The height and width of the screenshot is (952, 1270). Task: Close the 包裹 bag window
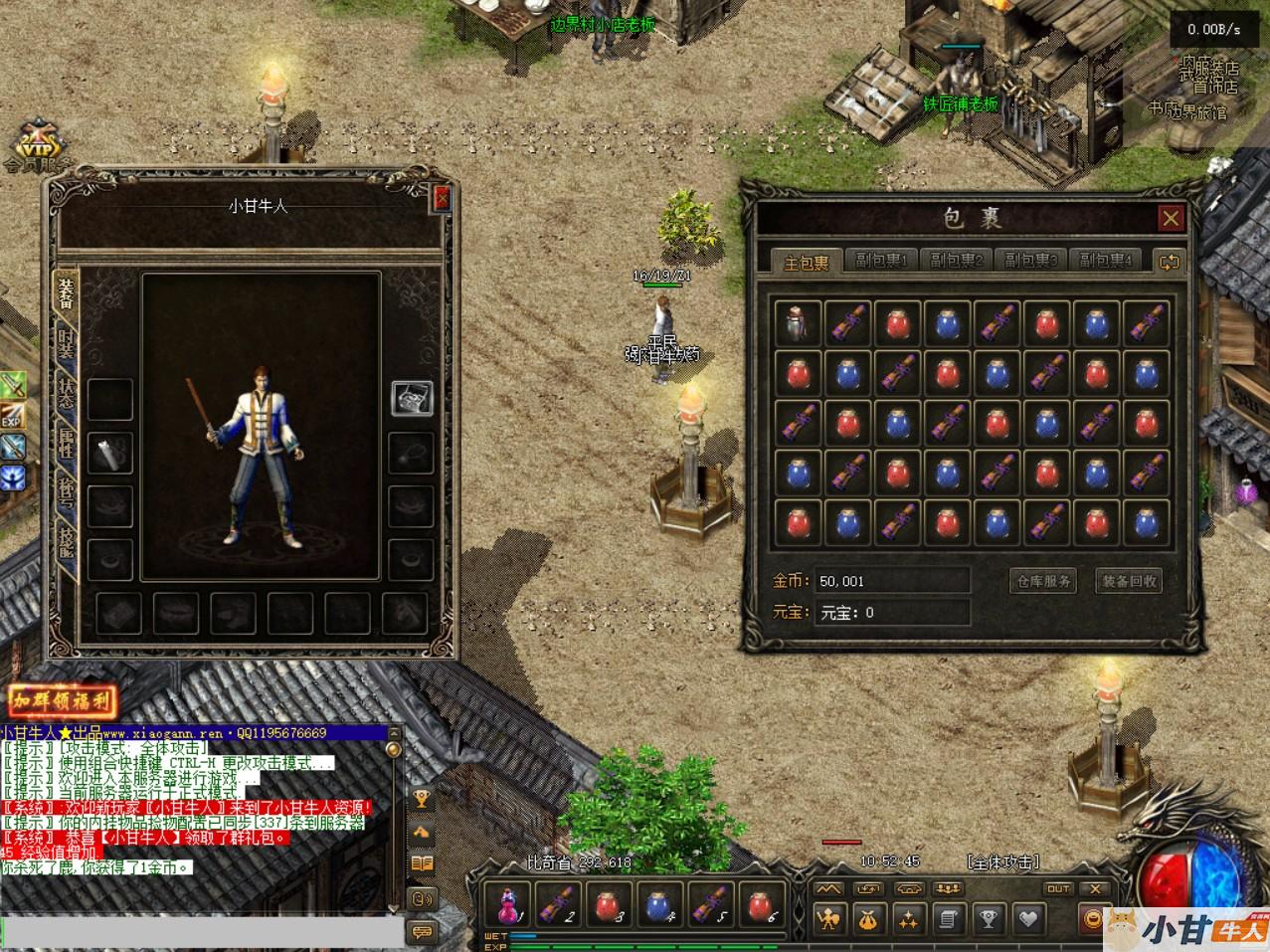tap(1171, 218)
